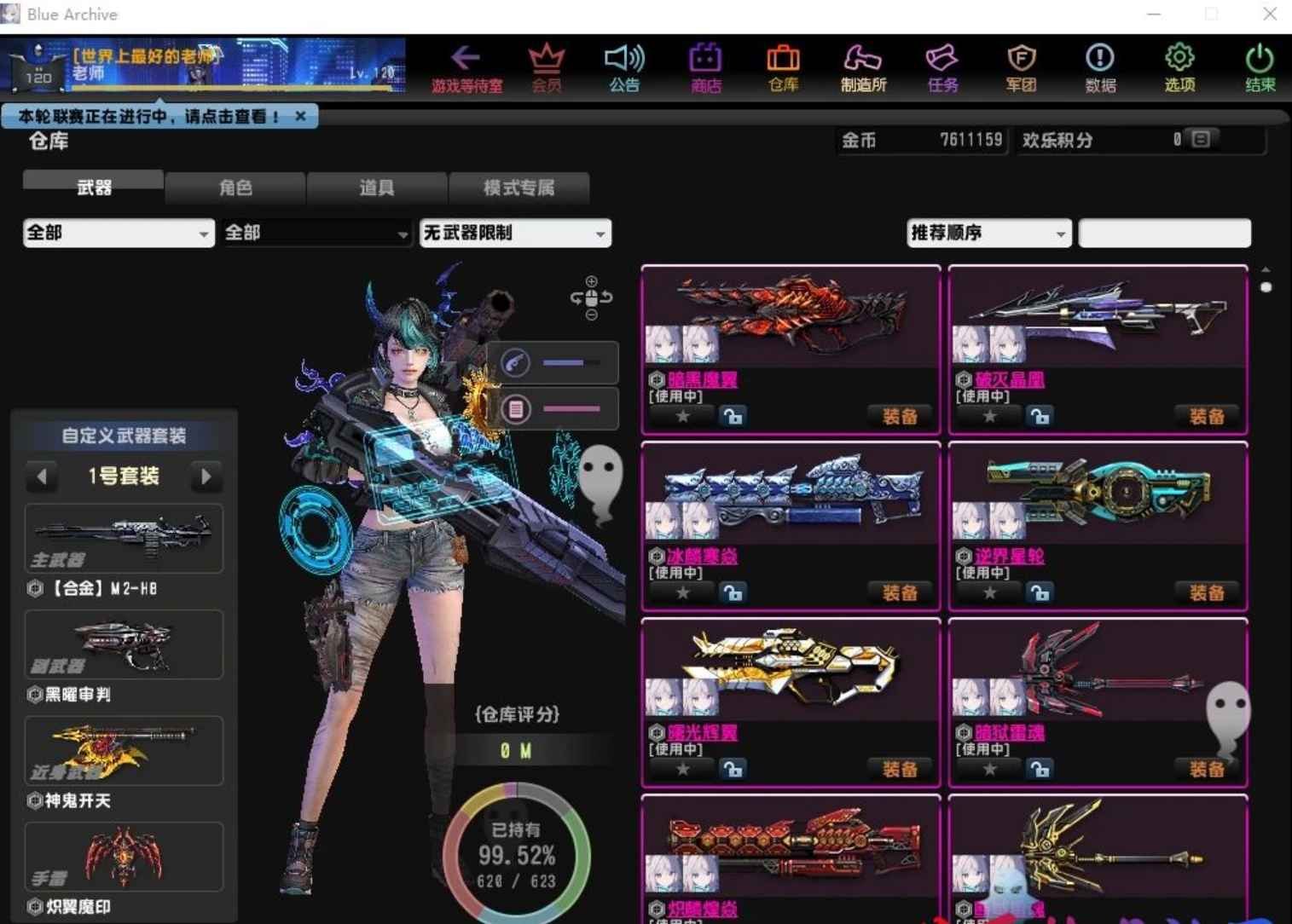Open the 制造所 crafting workshop icon
1292x924 pixels.
[862, 68]
